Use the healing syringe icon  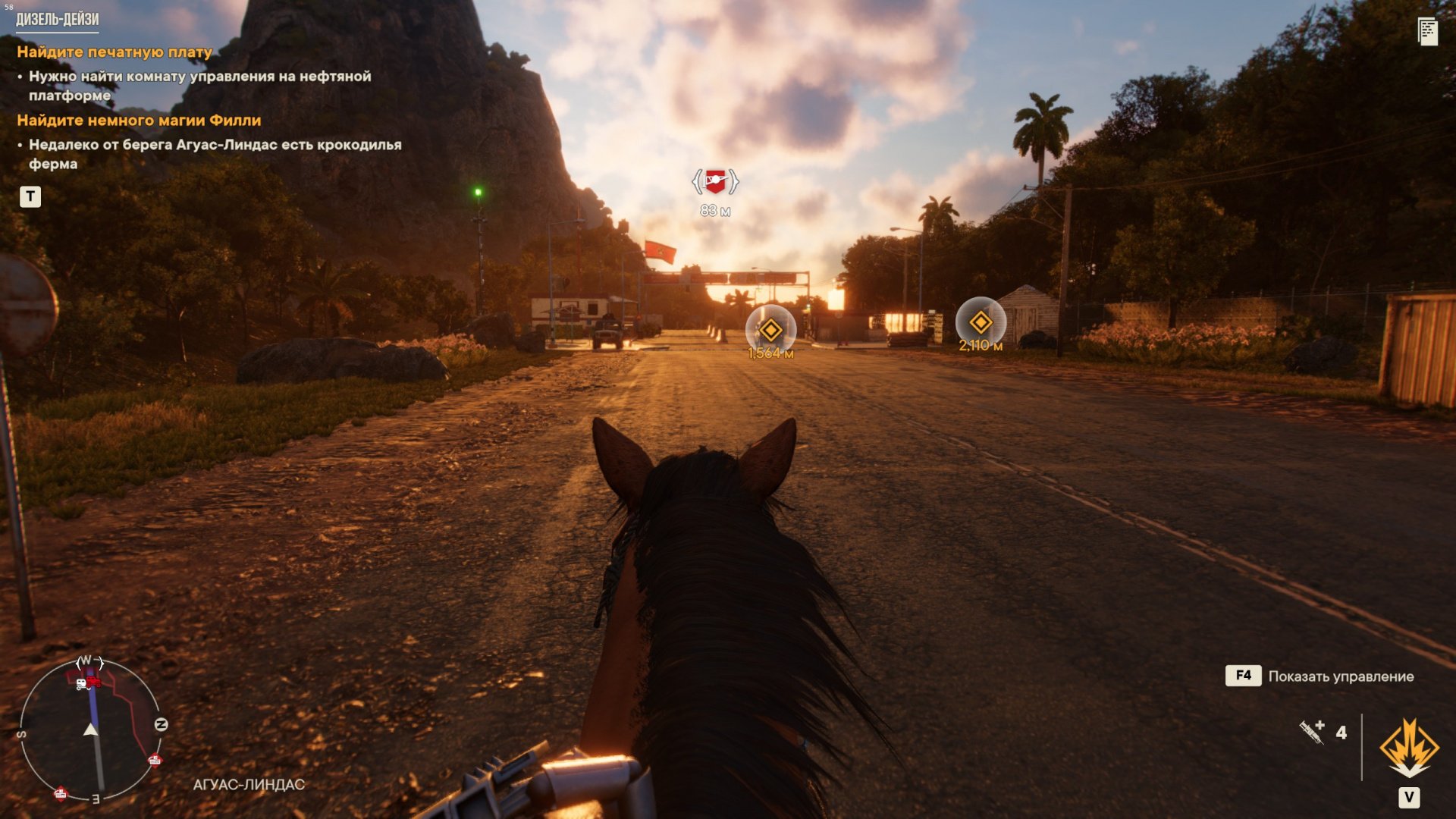[1312, 732]
